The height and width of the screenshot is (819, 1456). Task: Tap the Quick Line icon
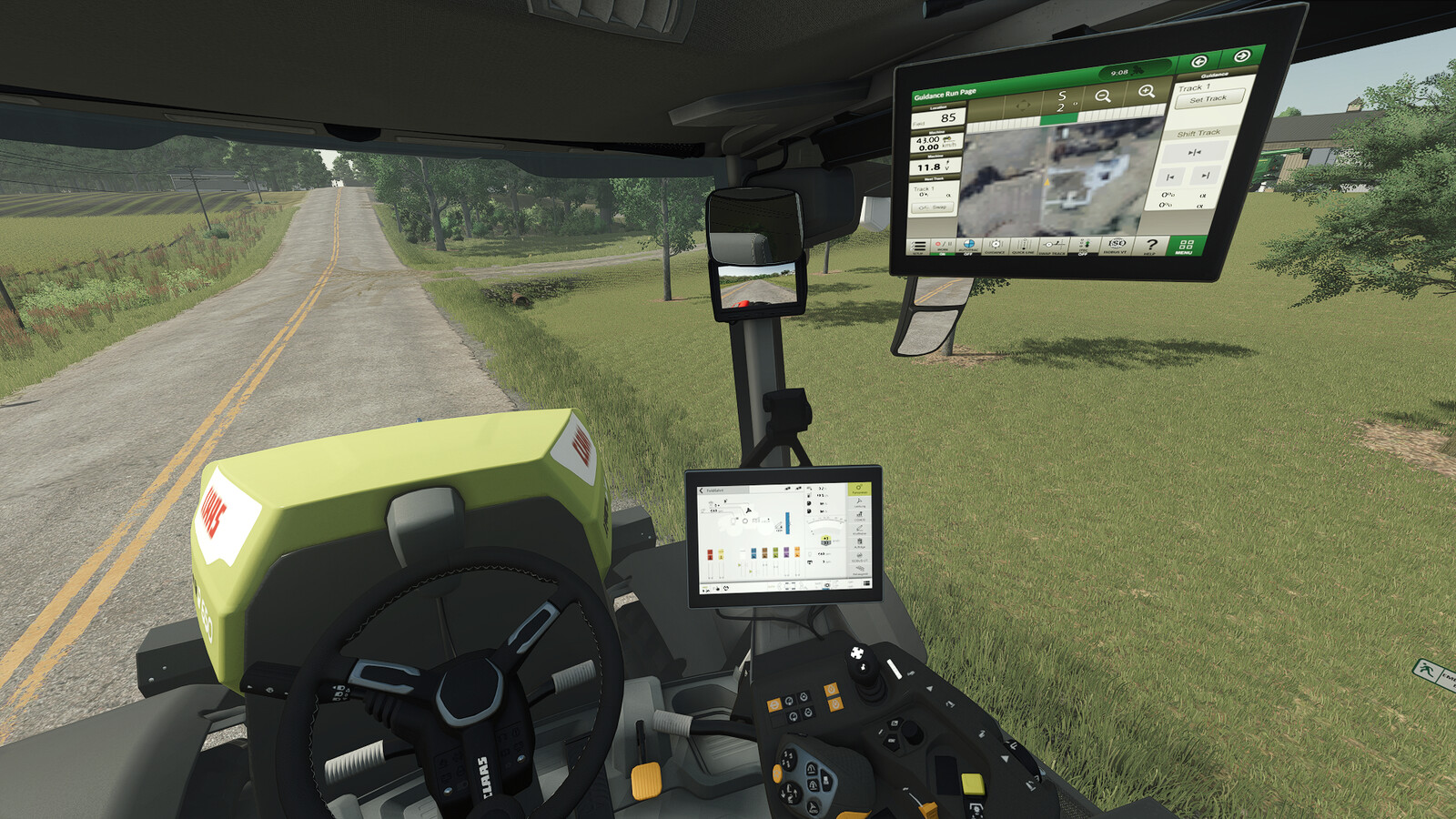click(1023, 246)
